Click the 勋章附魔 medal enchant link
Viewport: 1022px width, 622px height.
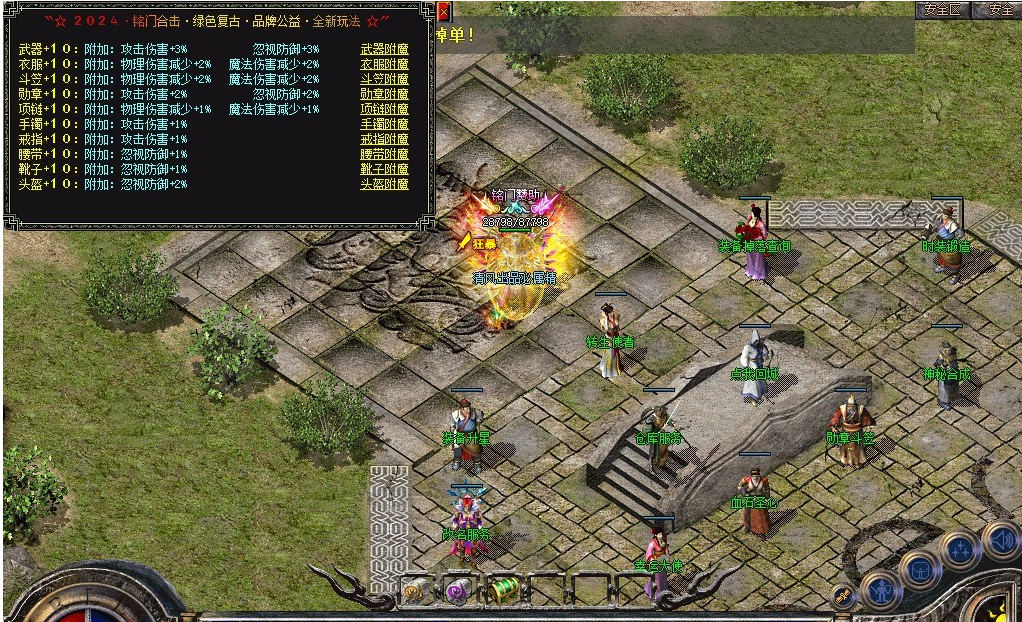[384, 94]
